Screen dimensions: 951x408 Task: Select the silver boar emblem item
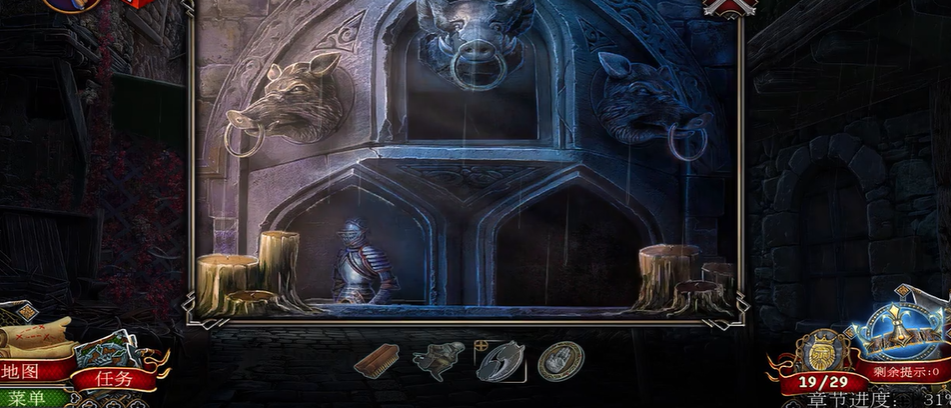pos(499,360)
